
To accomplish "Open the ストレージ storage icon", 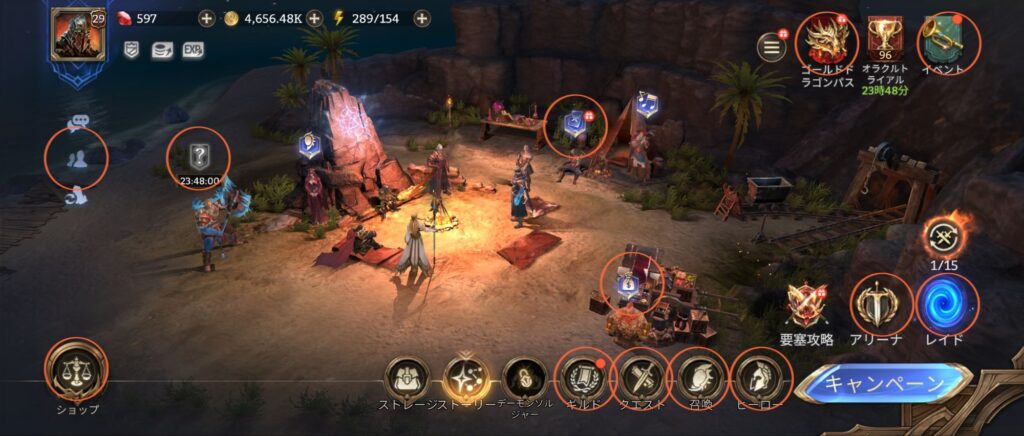I will (407, 377).
